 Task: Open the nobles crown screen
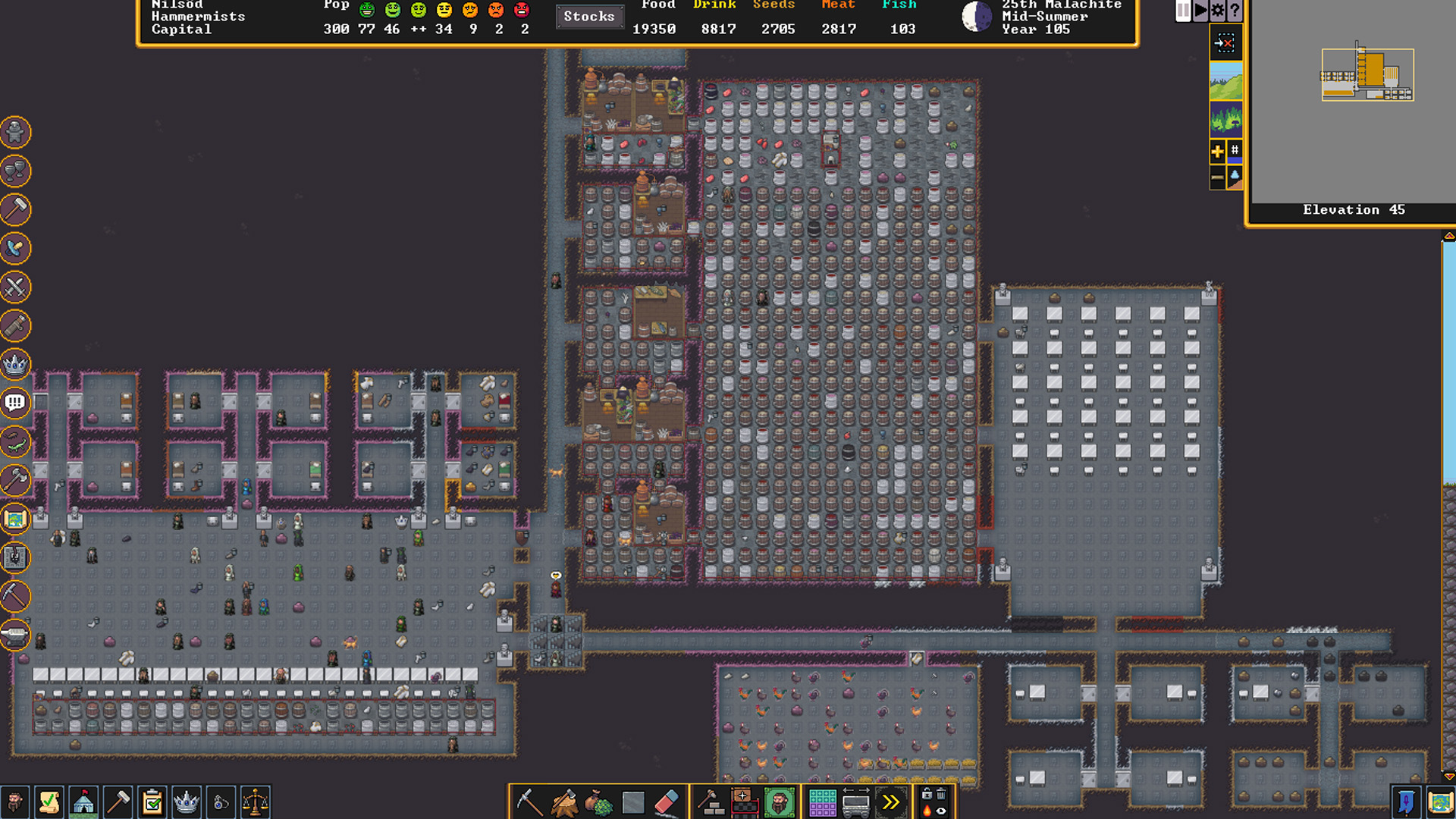coord(187,802)
